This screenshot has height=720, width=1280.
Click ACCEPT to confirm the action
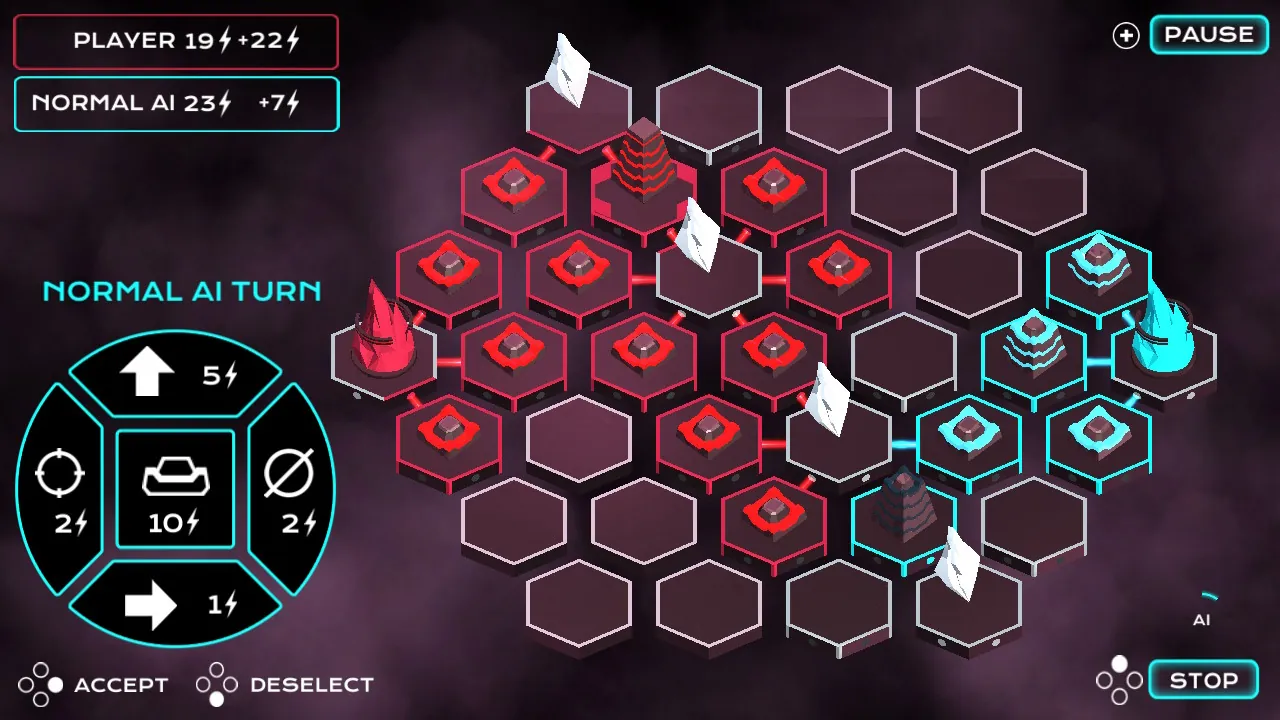120,684
